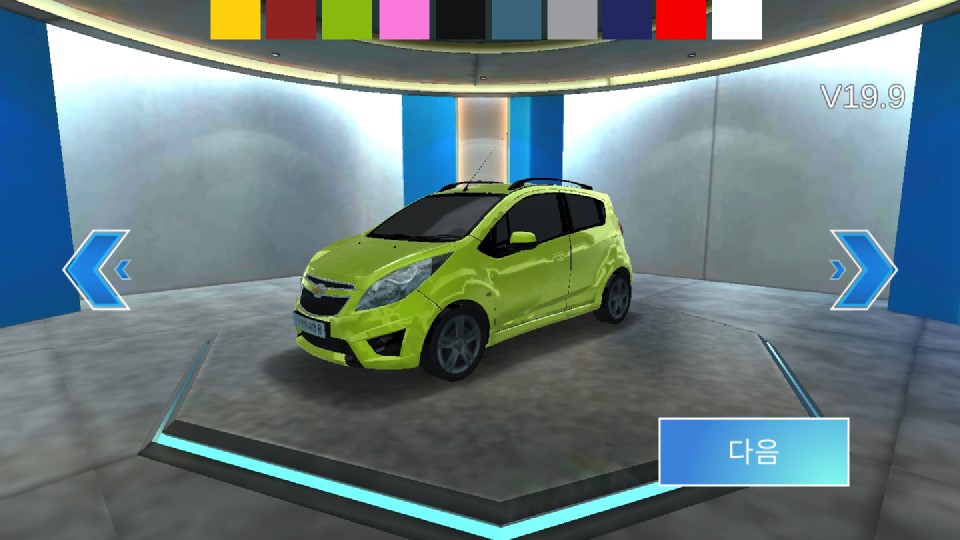Click the 다음 (Next) button
This screenshot has width=960, height=540.
[x=753, y=452]
